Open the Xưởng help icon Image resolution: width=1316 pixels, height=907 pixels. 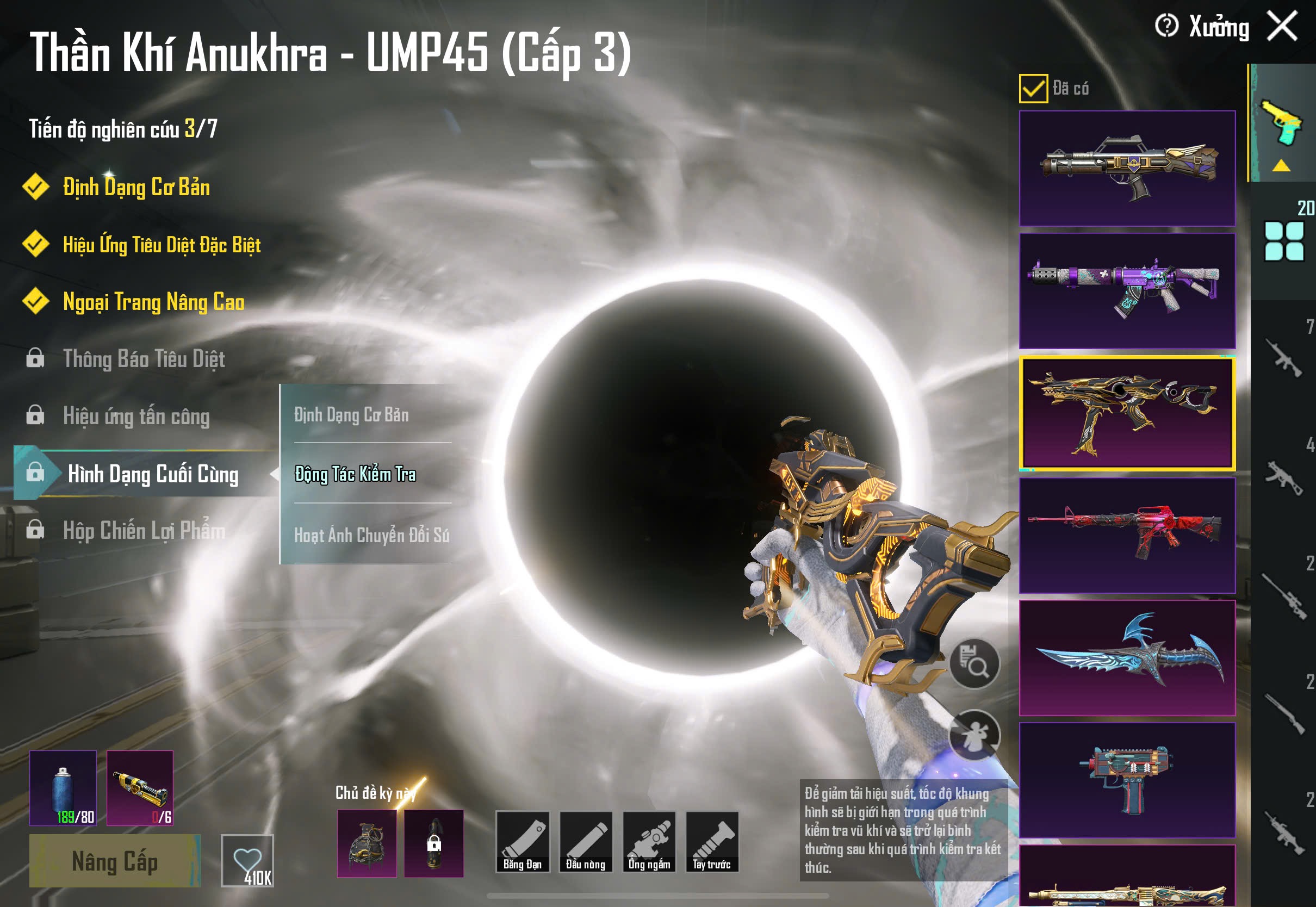[x=1166, y=26]
